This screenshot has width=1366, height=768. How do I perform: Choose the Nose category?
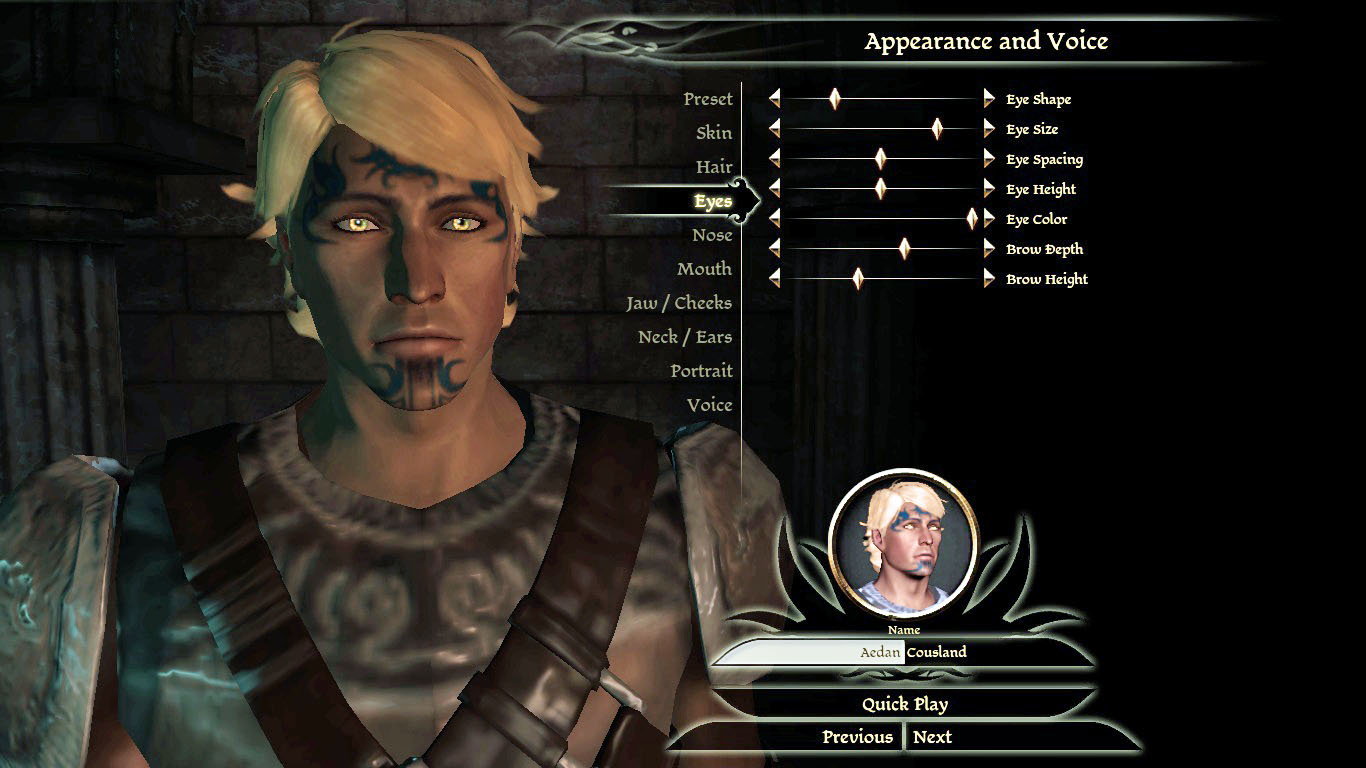point(712,235)
